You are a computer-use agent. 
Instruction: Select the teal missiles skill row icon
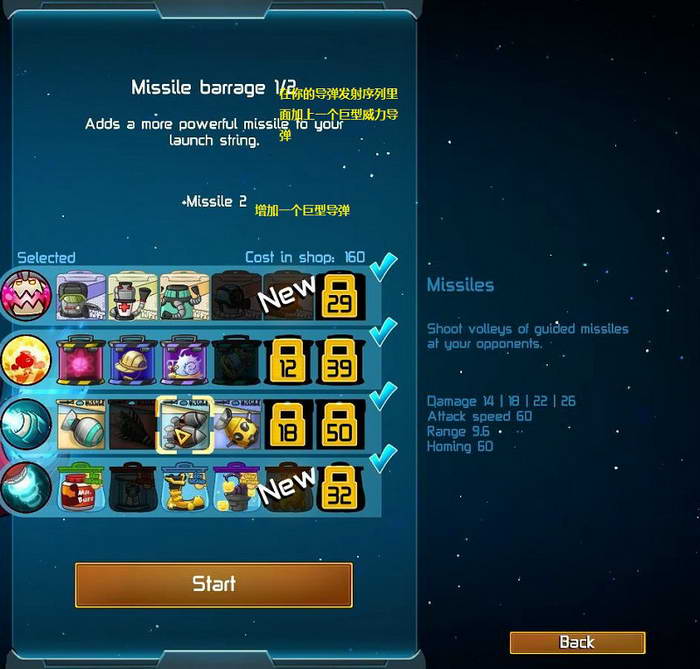pyautogui.click(x=24, y=423)
